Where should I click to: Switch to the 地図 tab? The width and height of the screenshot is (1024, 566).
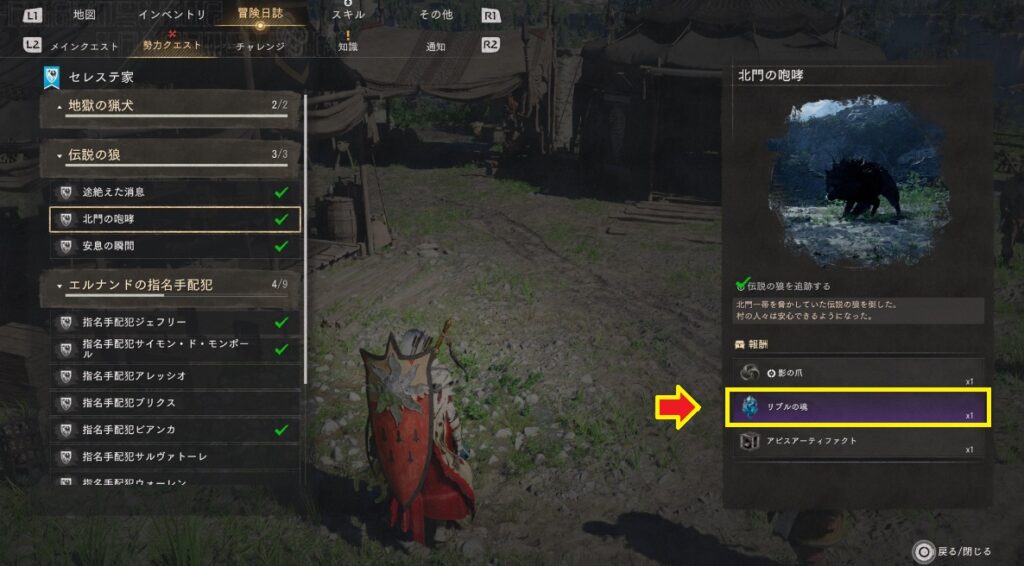pos(85,15)
